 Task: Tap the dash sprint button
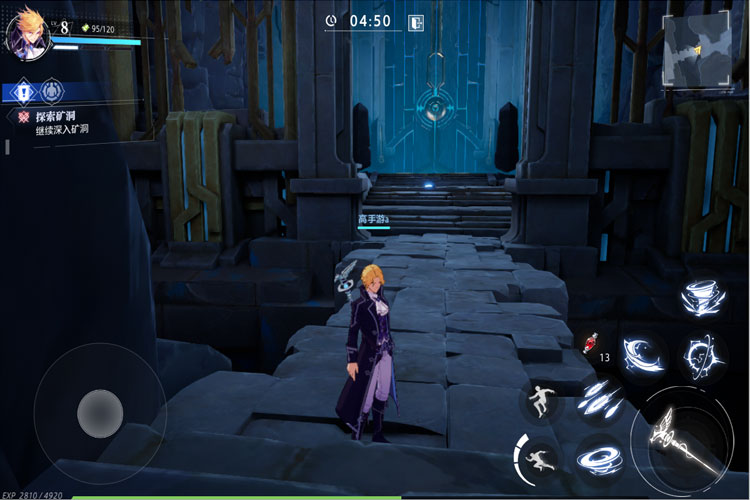pos(541,459)
